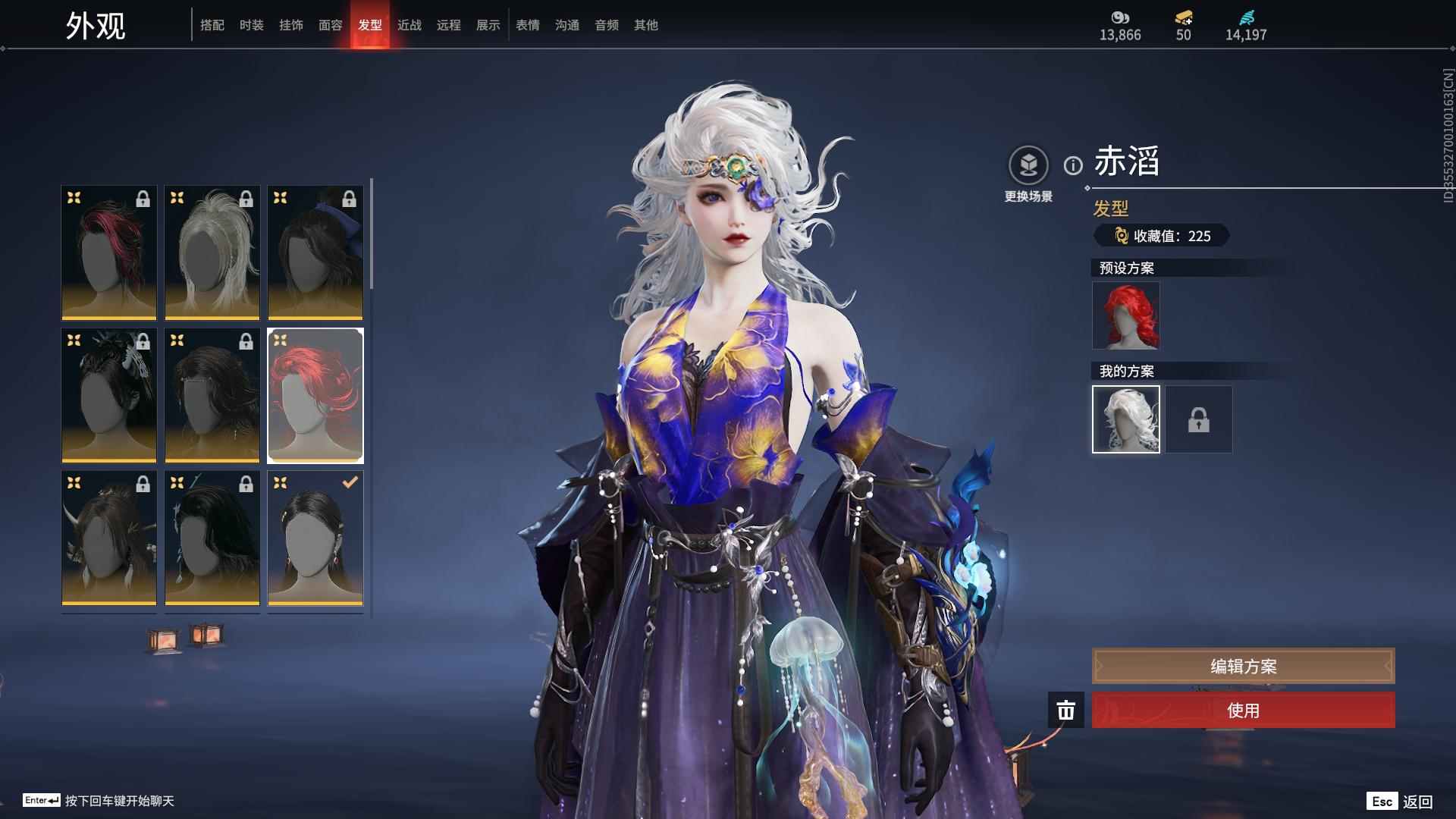The width and height of the screenshot is (1456, 819).
Task: Open 编辑方案 edit scheme
Action: coord(1243,667)
